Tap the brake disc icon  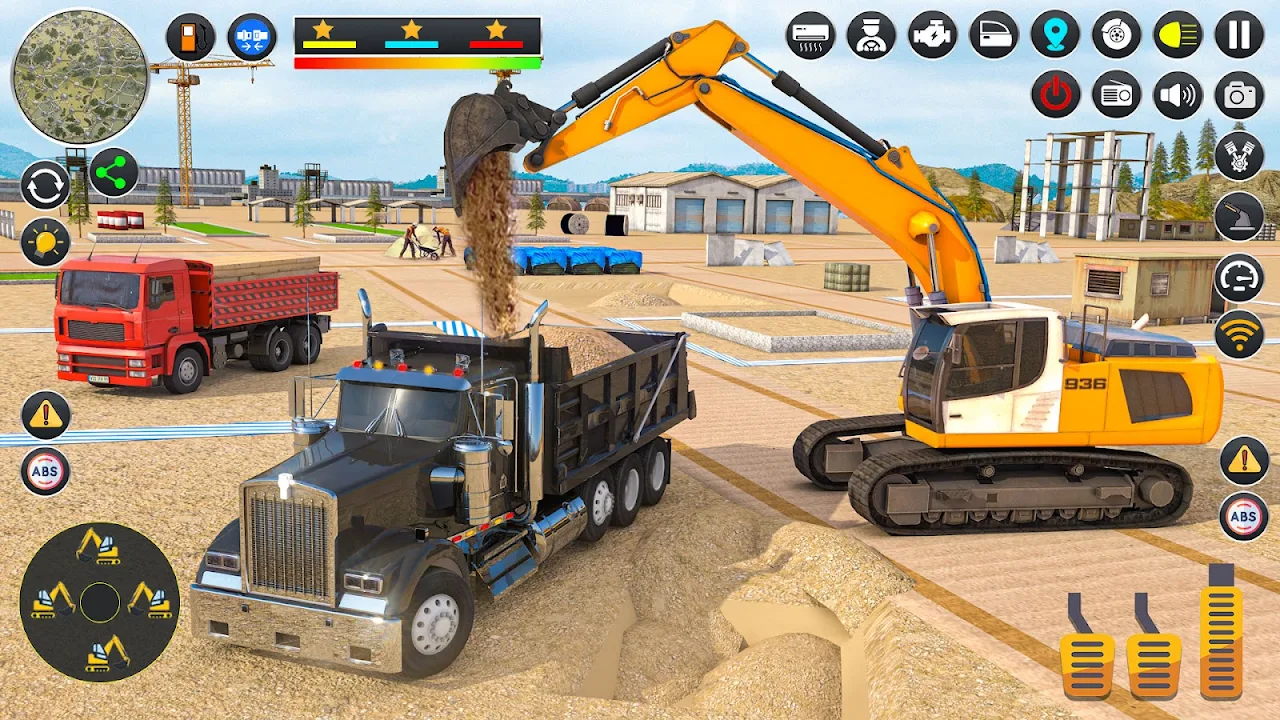point(1116,35)
